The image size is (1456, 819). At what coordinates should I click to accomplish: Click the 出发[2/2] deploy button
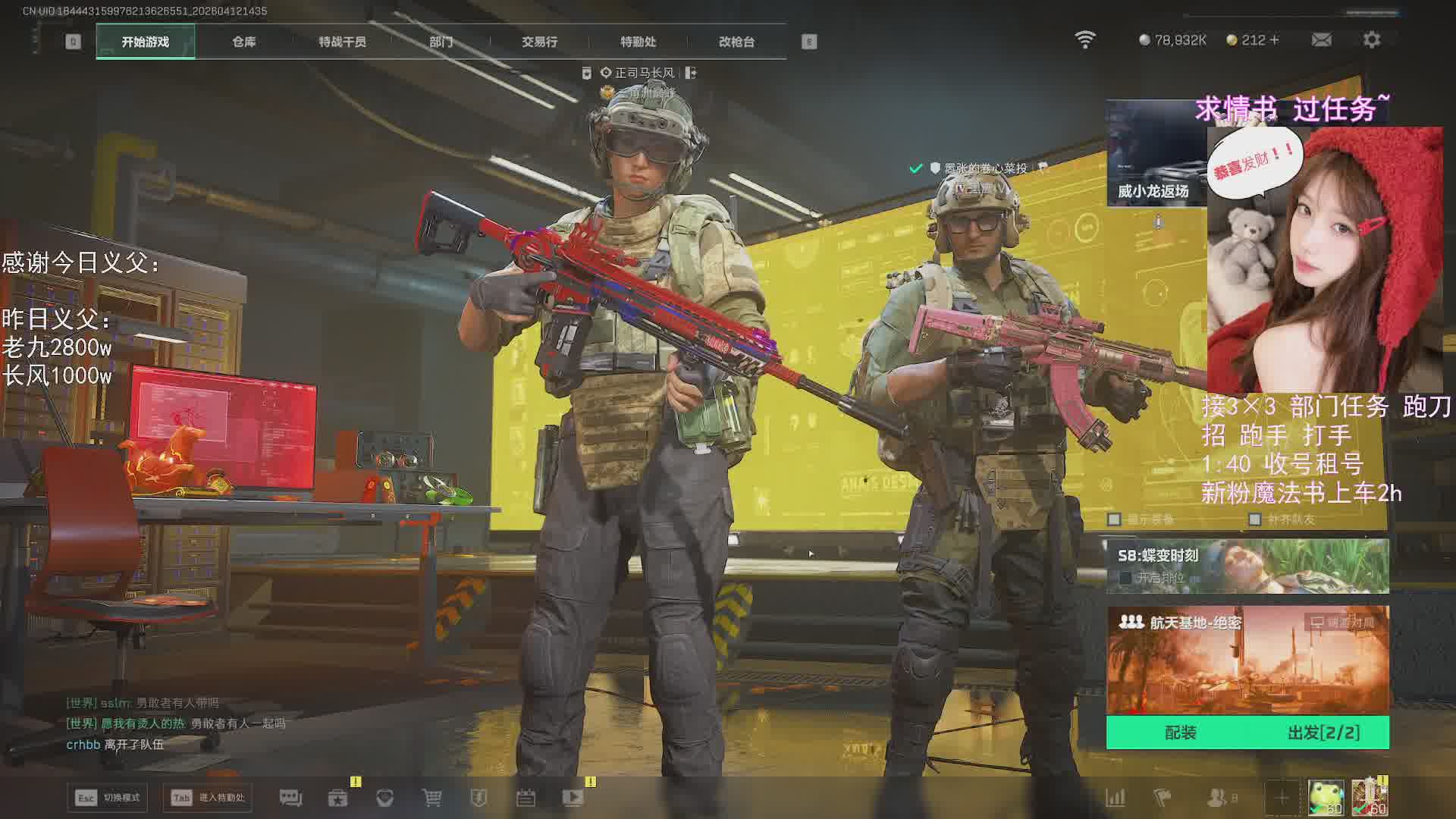click(x=1323, y=733)
